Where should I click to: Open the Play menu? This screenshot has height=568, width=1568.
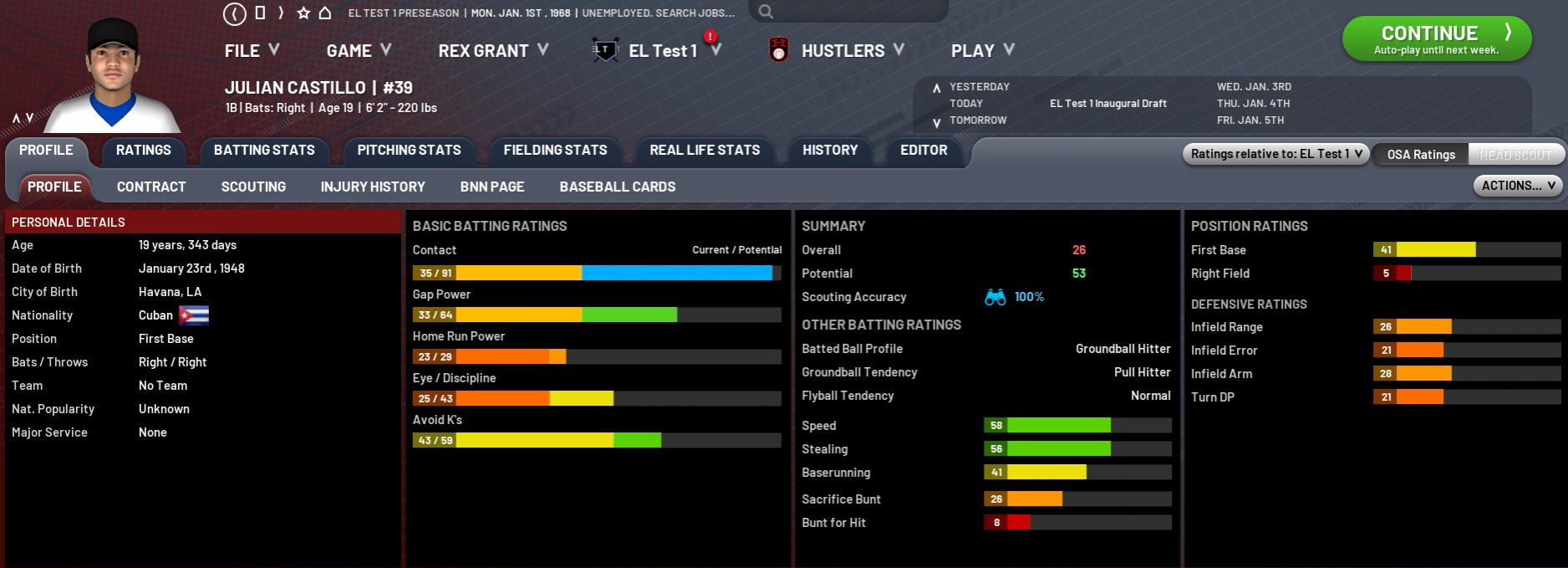tap(981, 51)
